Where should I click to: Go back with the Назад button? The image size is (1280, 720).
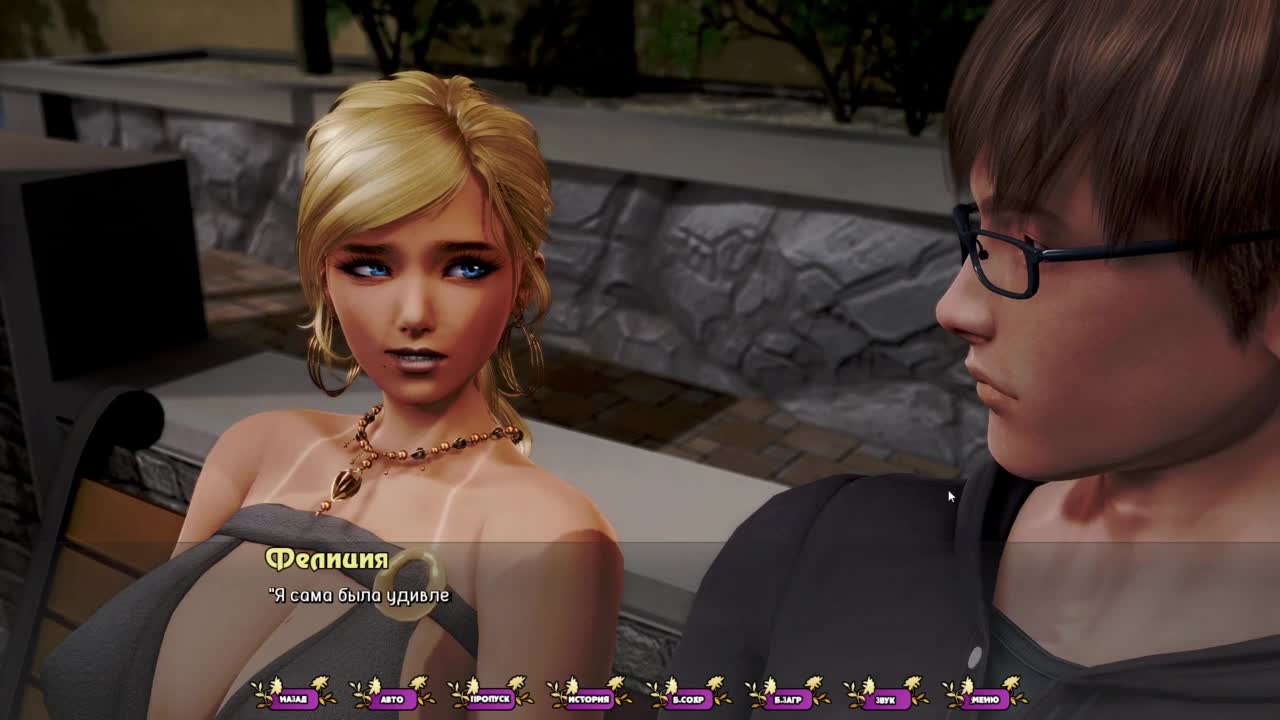(293, 699)
